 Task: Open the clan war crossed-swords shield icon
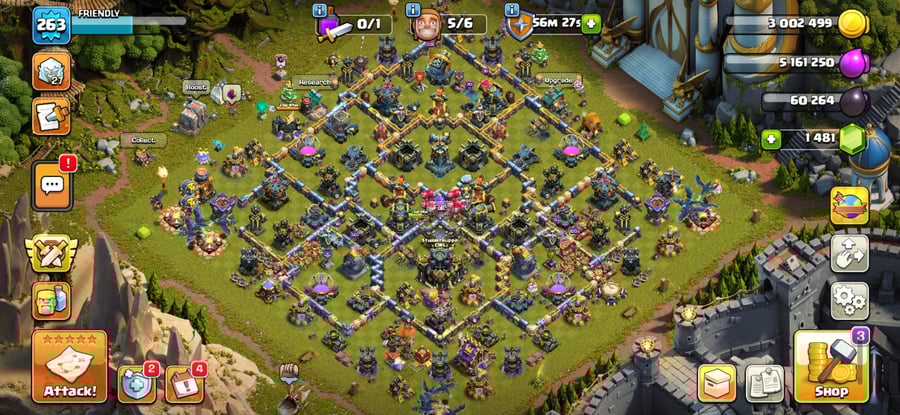(x=51, y=254)
